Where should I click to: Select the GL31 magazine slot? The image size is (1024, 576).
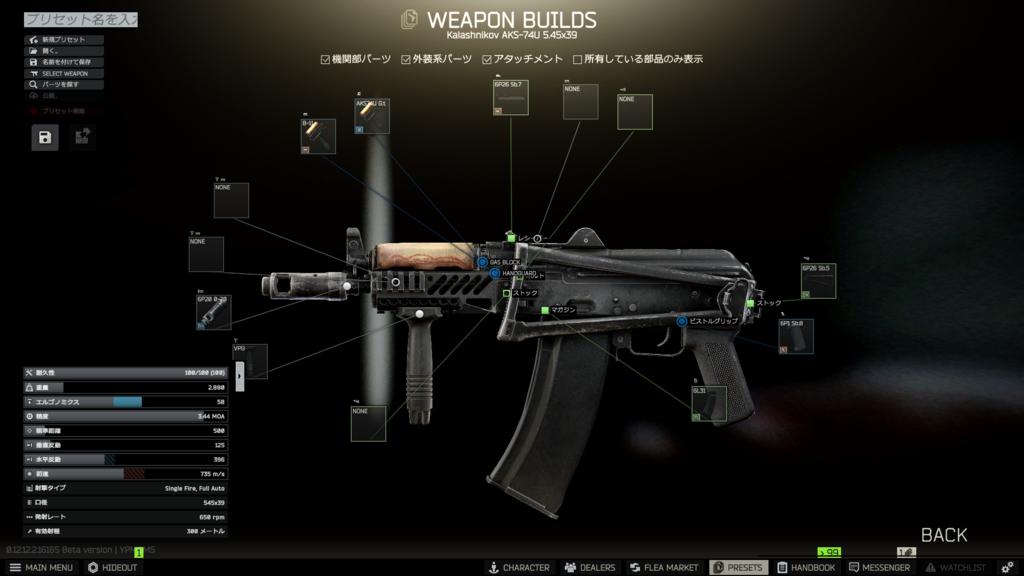click(709, 403)
